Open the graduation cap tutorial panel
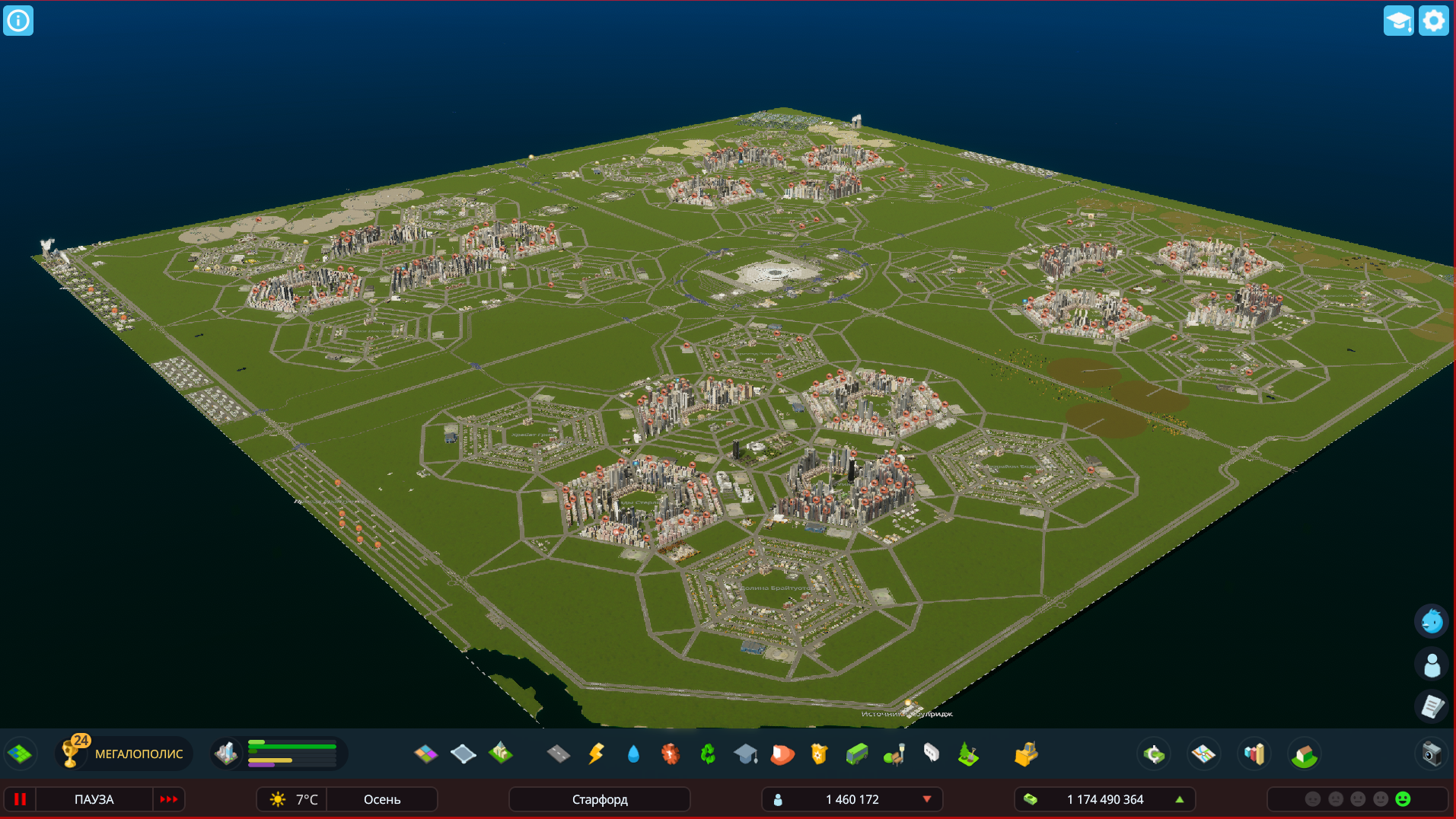Image resolution: width=1456 pixels, height=819 pixels. (x=1398, y=21)
